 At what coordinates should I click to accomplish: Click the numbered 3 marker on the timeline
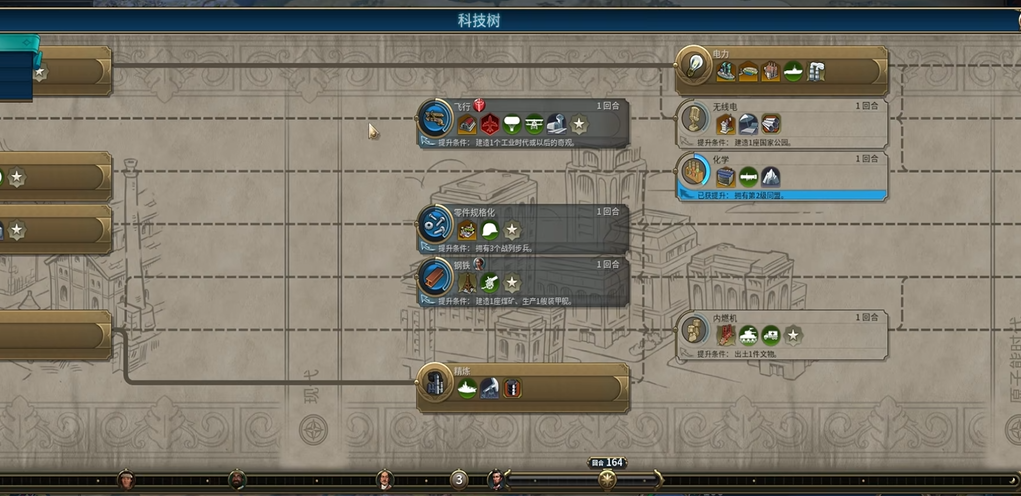[459, 480]
